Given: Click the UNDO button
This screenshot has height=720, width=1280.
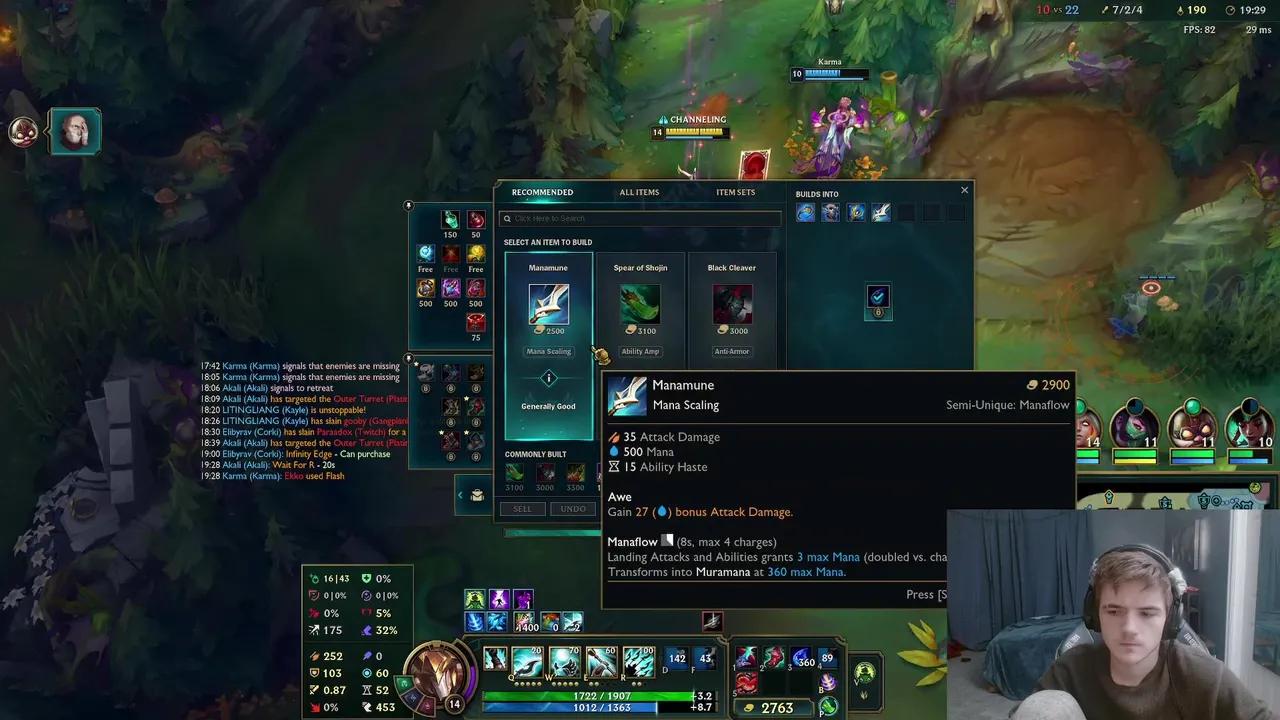Looking at the screenshot, I should [573, 508].
